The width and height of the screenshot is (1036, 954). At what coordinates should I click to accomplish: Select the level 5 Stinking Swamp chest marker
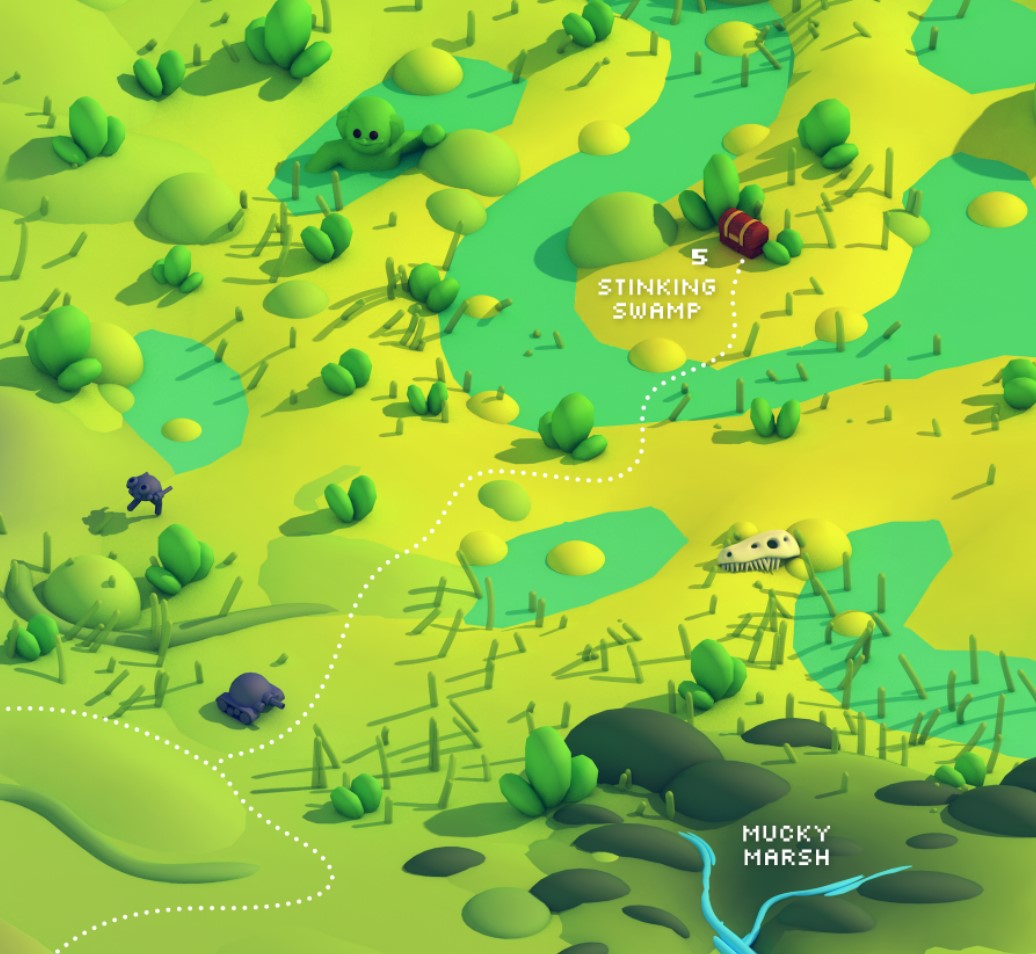pyautogui.click(x=743, y=232)
